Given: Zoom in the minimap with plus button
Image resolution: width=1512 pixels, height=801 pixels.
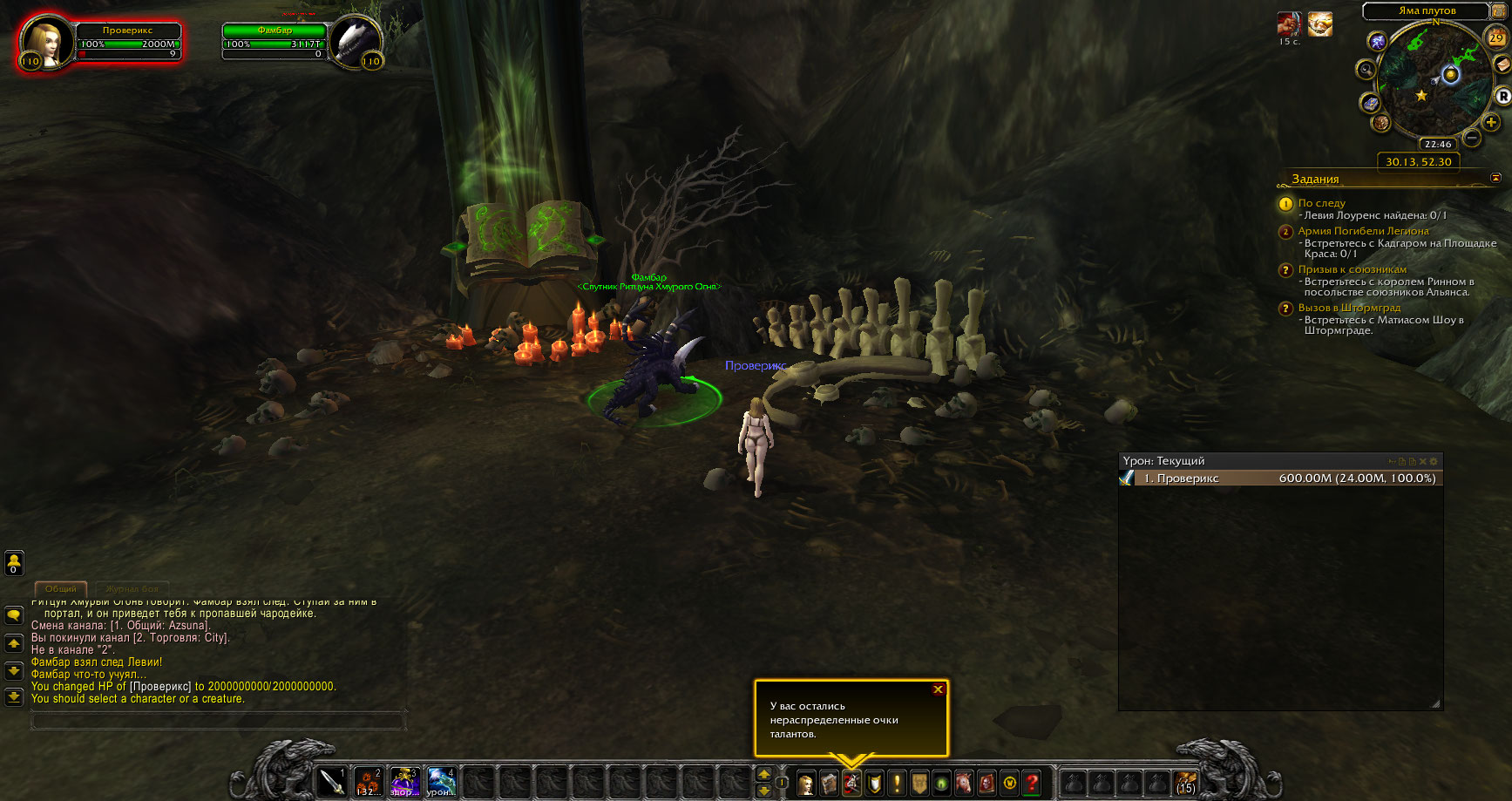Looking at the screenshot, I should [1491, 123].
